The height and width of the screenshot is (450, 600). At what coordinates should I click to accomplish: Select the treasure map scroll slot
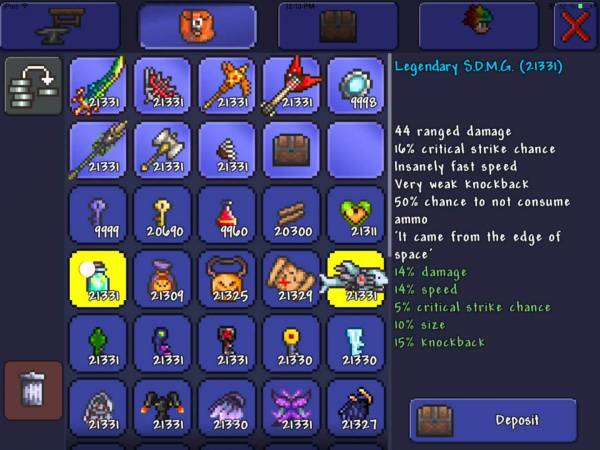291,278
